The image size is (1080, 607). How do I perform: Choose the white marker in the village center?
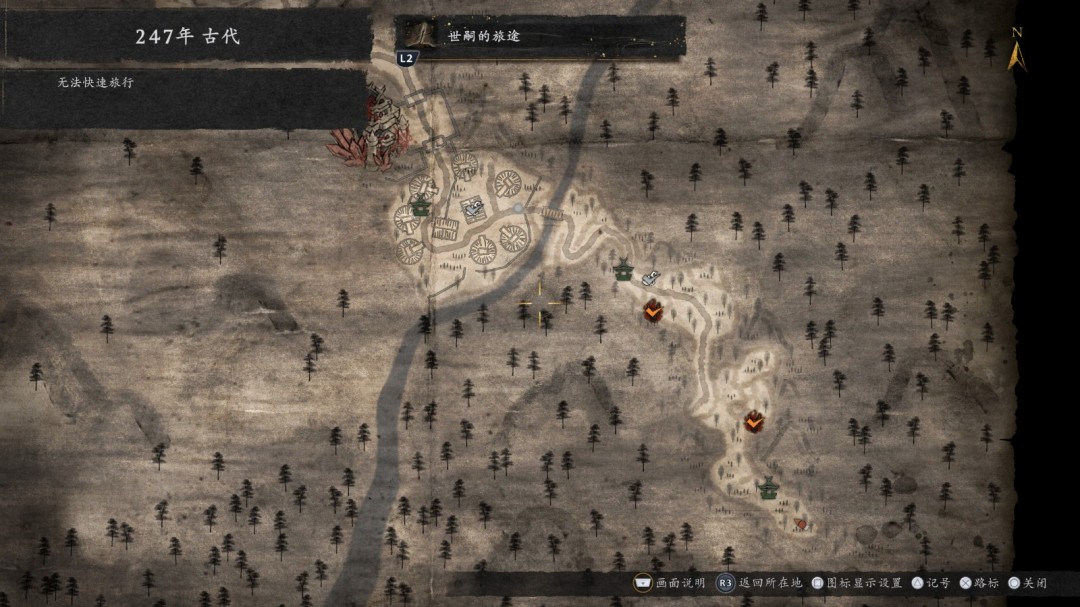click(x=473, y=208)
